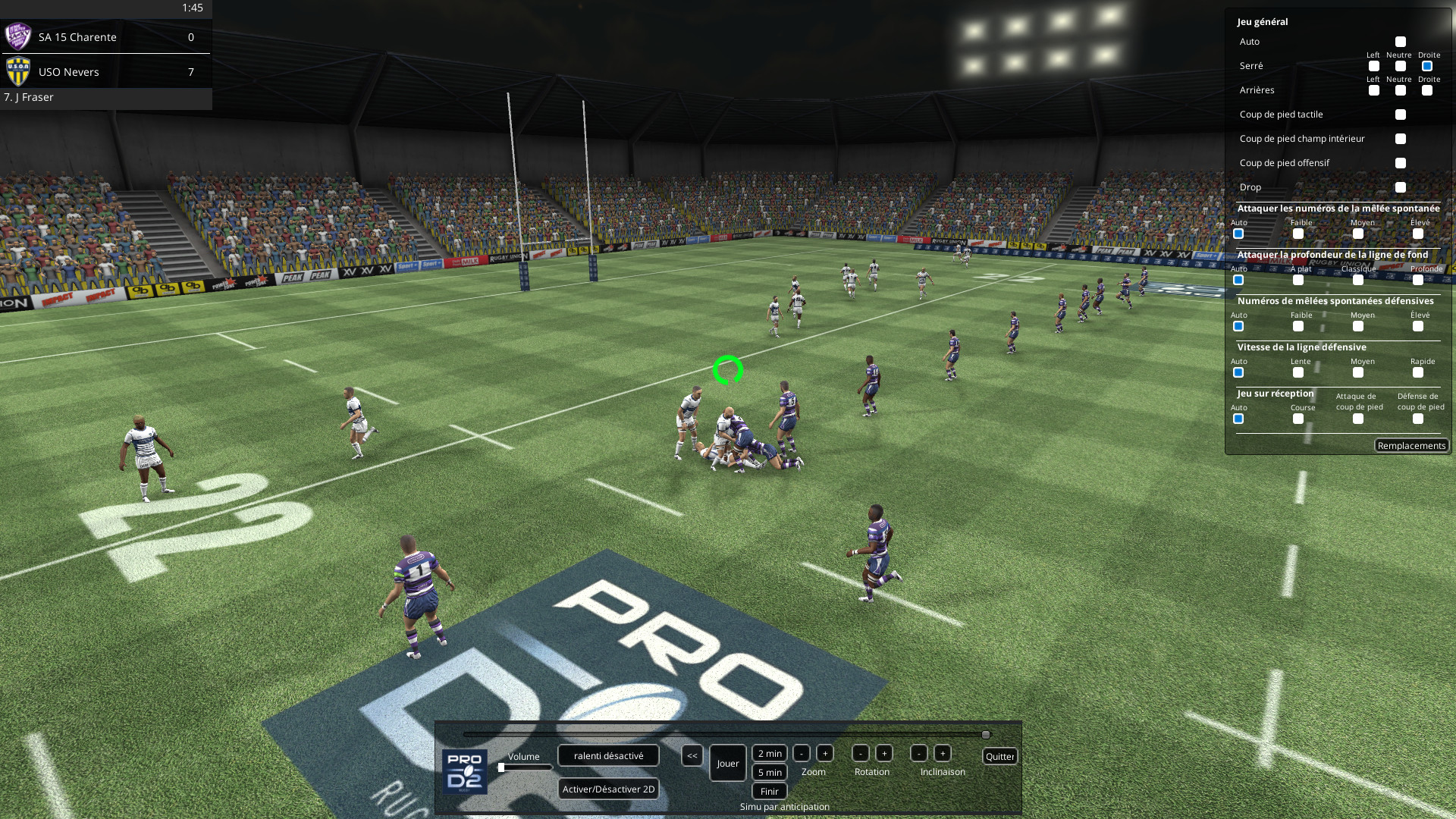The image size is (1456, 819).
Task: Toggle the ralenti désactivé button
Action: [x=608, y=755]
